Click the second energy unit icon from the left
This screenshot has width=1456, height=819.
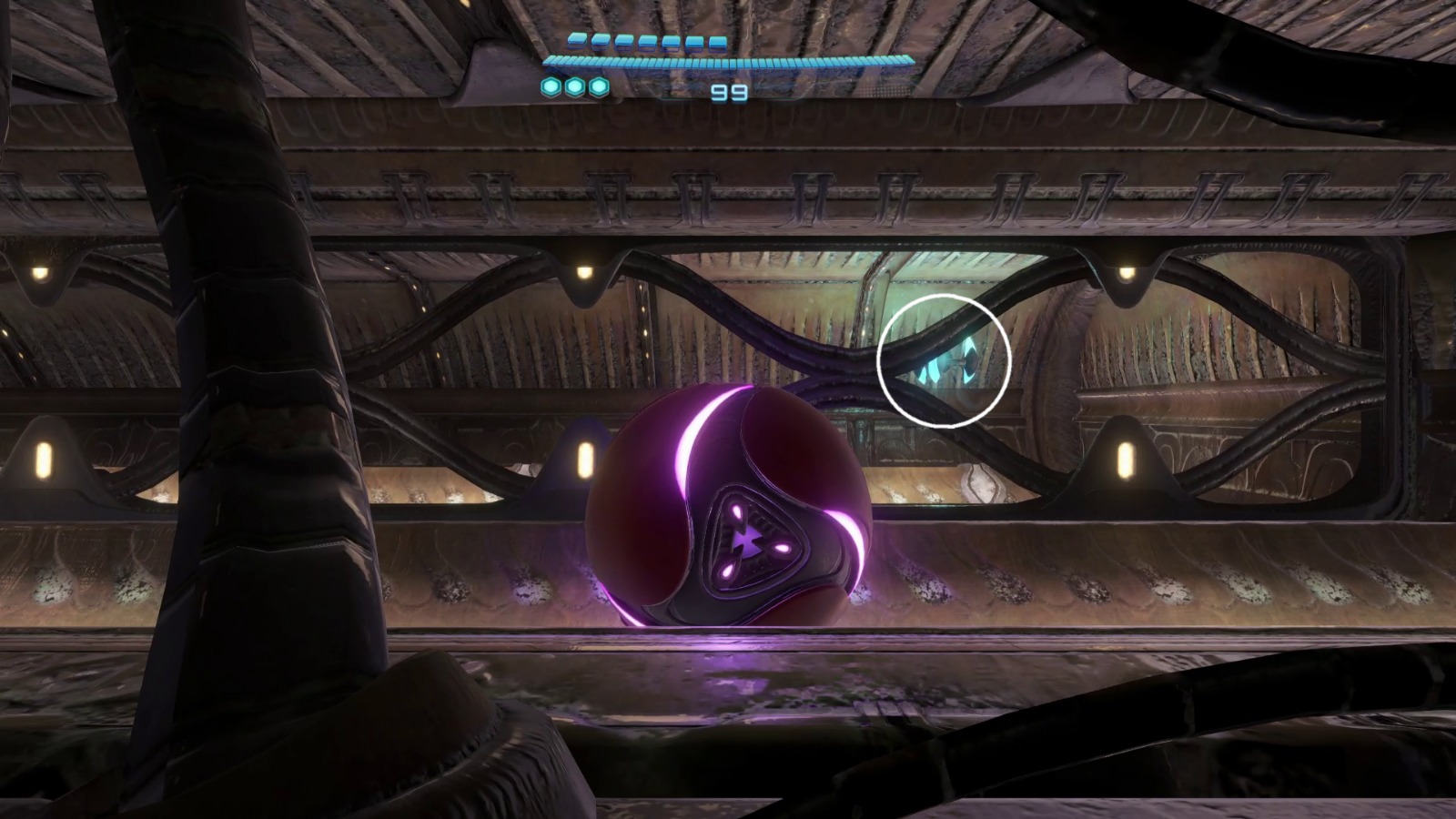[x=601, y=42]
